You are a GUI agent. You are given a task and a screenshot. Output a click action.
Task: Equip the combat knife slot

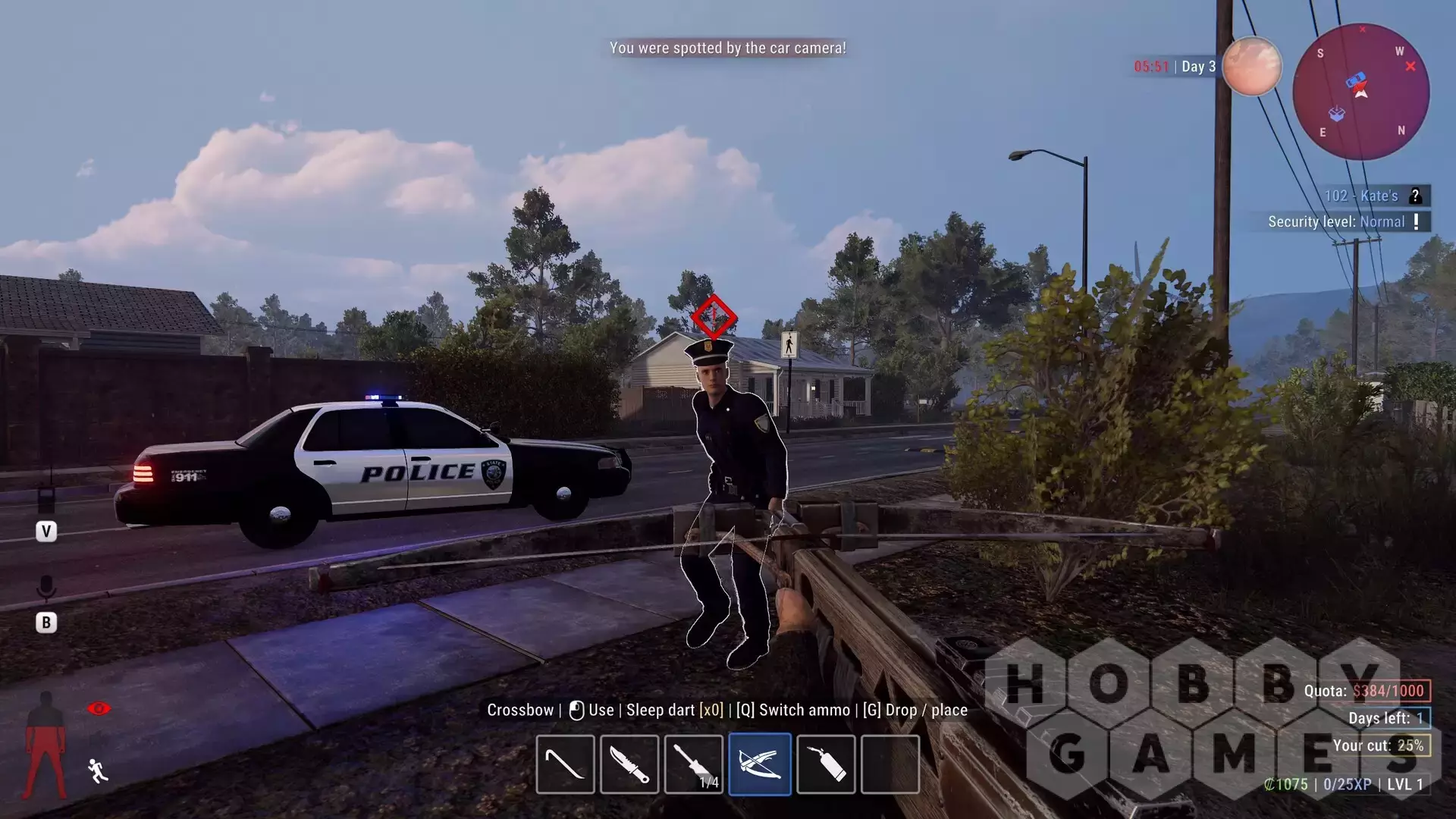629,764
